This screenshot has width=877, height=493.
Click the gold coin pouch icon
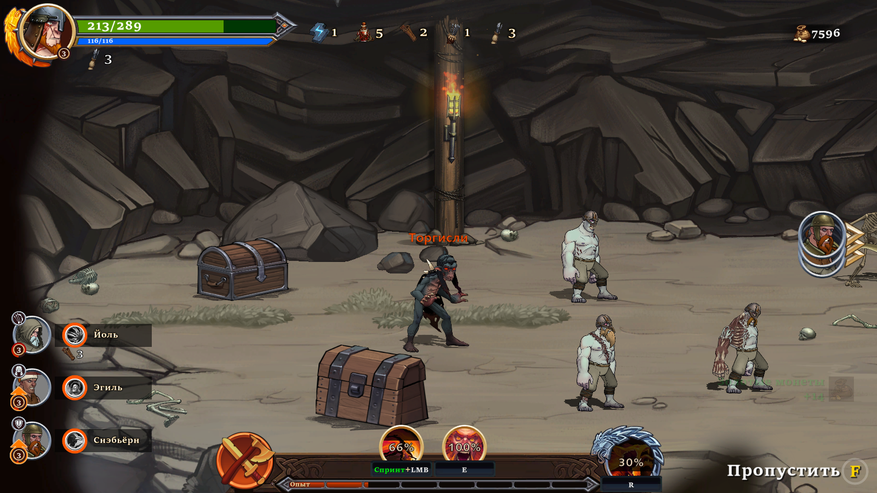click(x=801, y=33)
